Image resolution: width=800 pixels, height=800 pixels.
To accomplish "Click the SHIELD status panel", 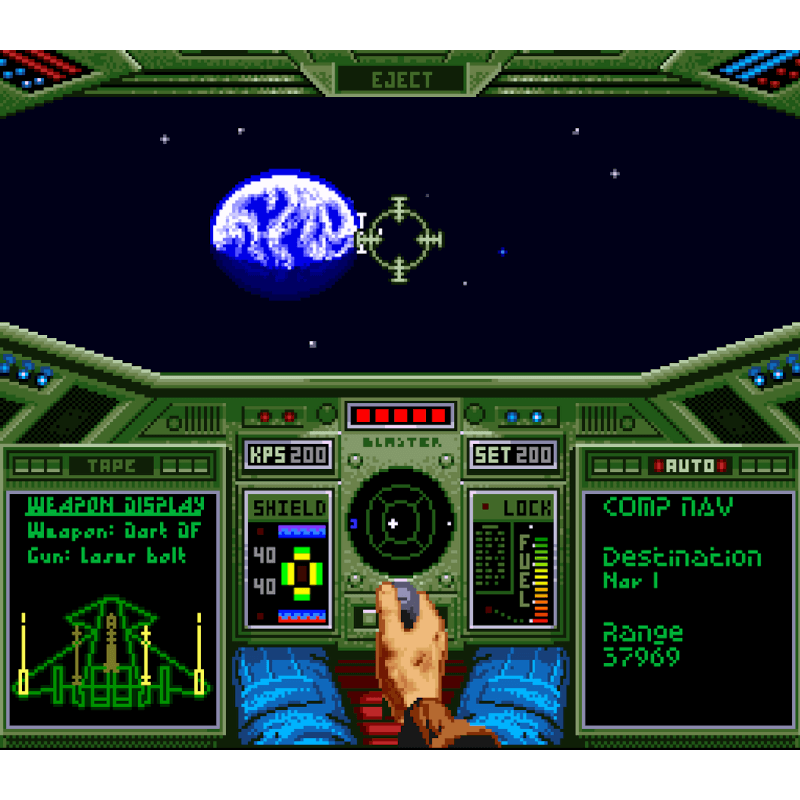I will tap(289, 559).
